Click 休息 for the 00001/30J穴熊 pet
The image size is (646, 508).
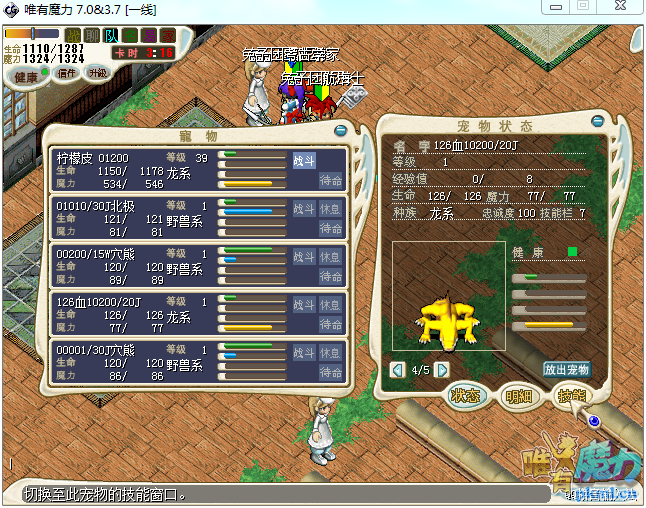(x=331, y=353)
